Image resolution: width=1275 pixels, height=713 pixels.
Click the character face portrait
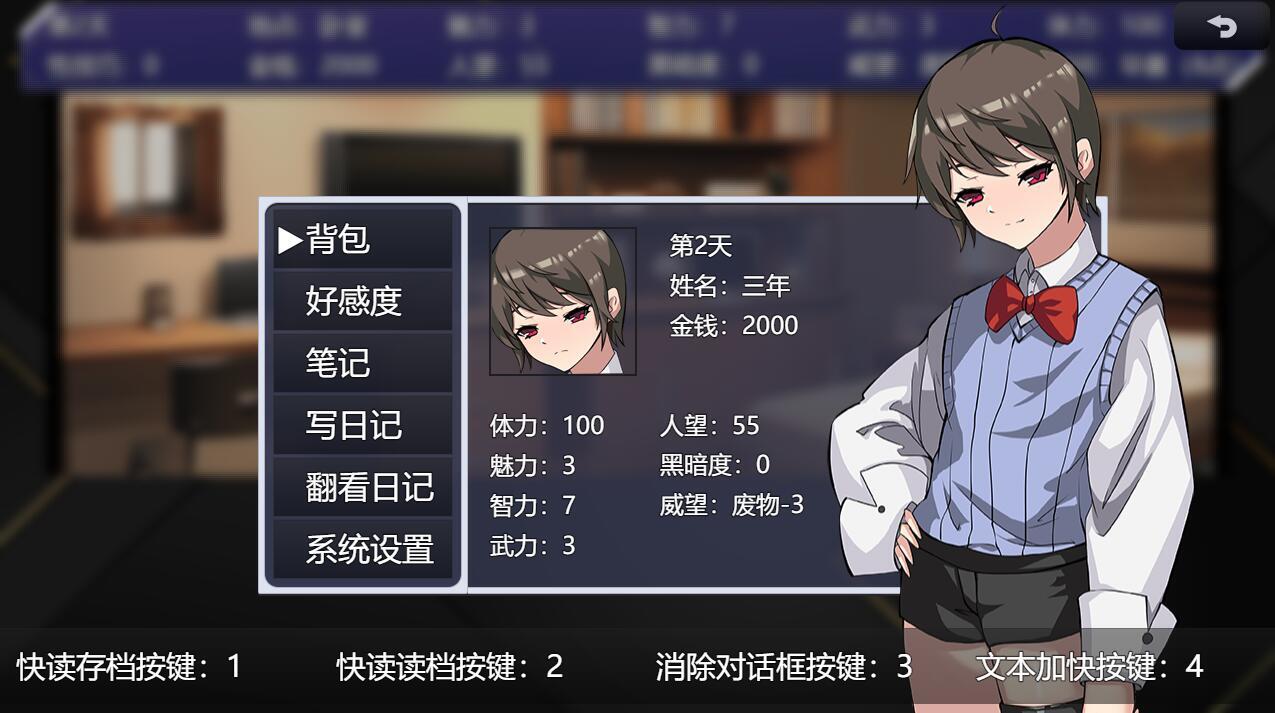click(562, 301)
